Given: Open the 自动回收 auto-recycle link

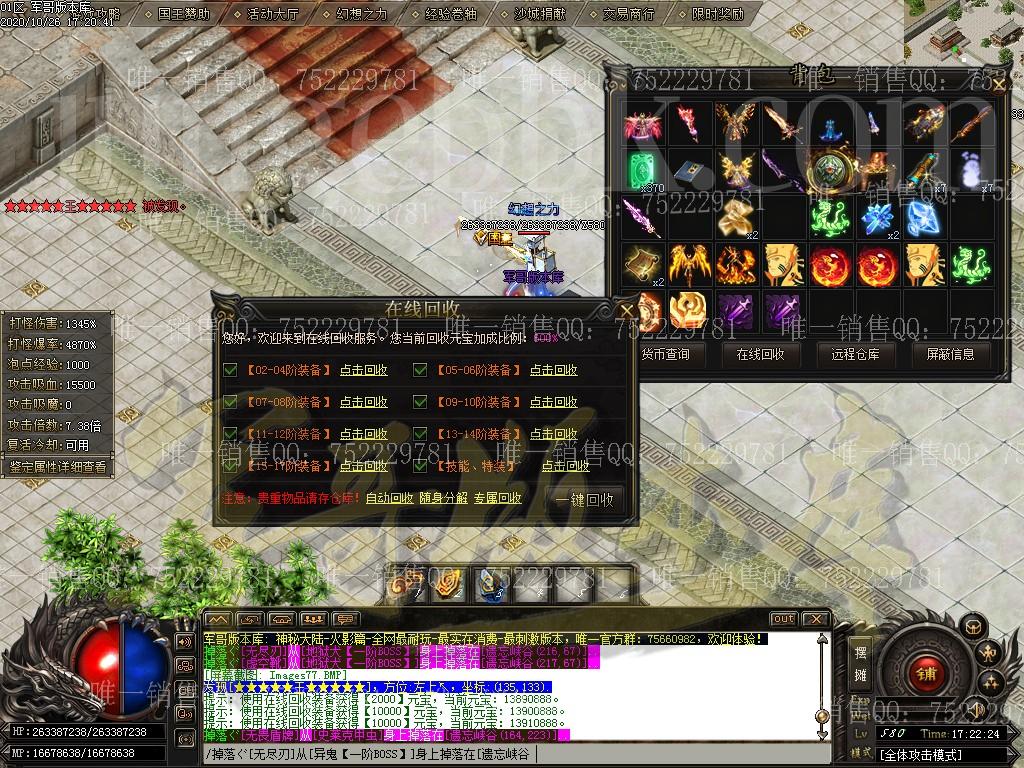Looking at the screenshot, I should (389, 498).
